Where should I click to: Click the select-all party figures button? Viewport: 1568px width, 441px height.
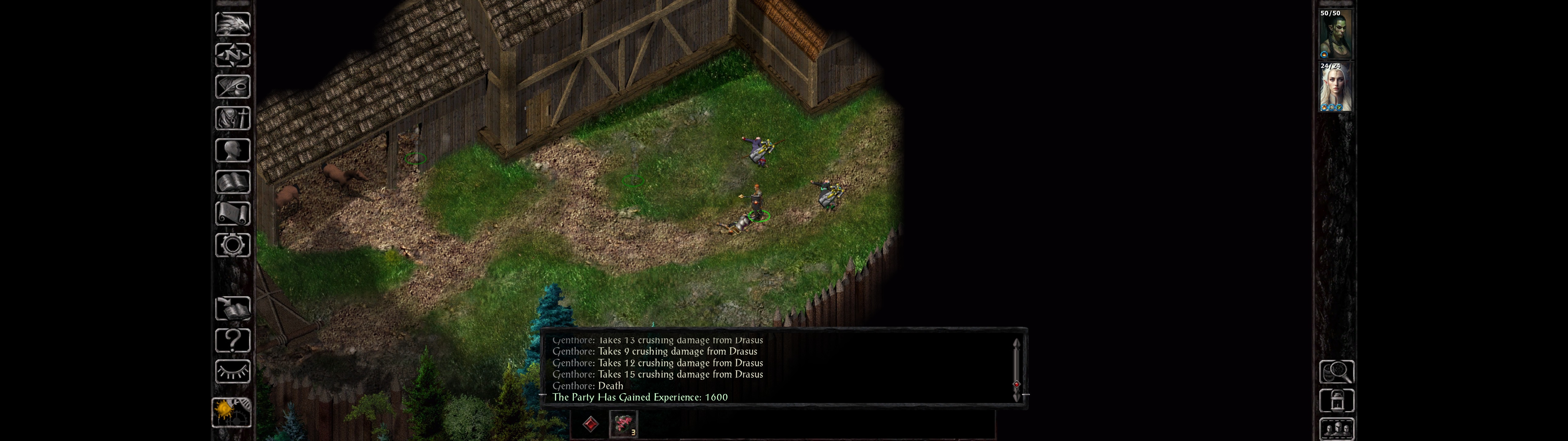(1336, 429)
